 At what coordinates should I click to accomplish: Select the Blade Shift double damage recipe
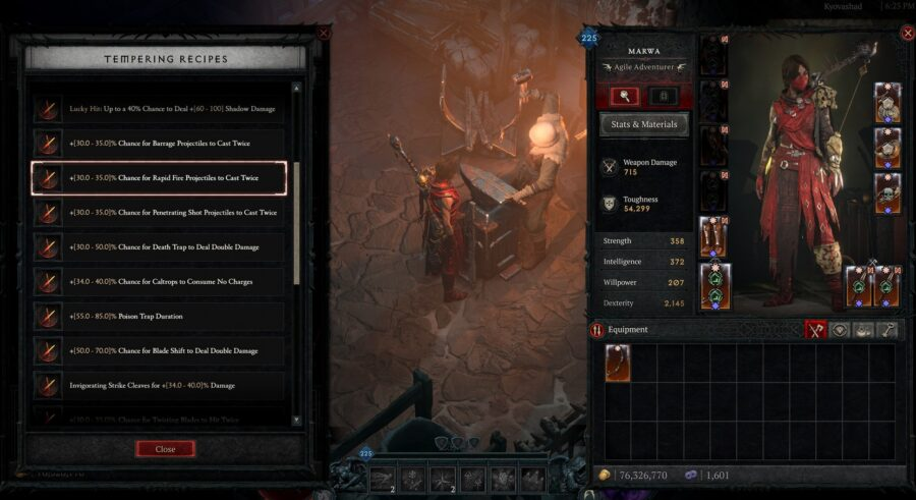click(x=158, y=351)
